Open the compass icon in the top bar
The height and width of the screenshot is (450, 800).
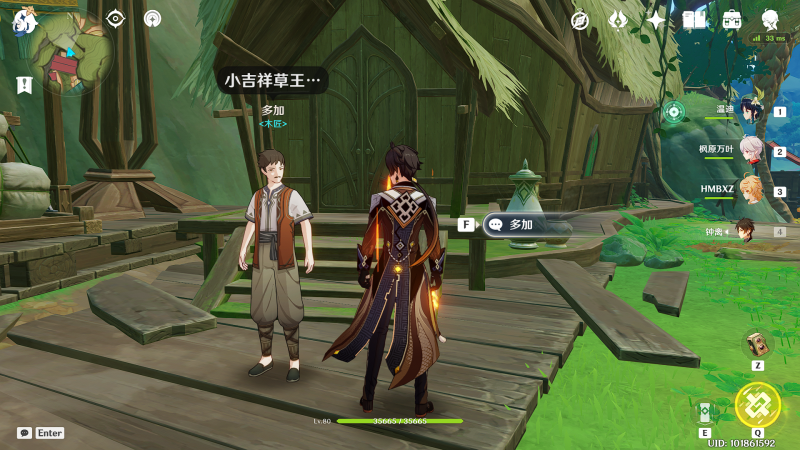coord(580,20)
